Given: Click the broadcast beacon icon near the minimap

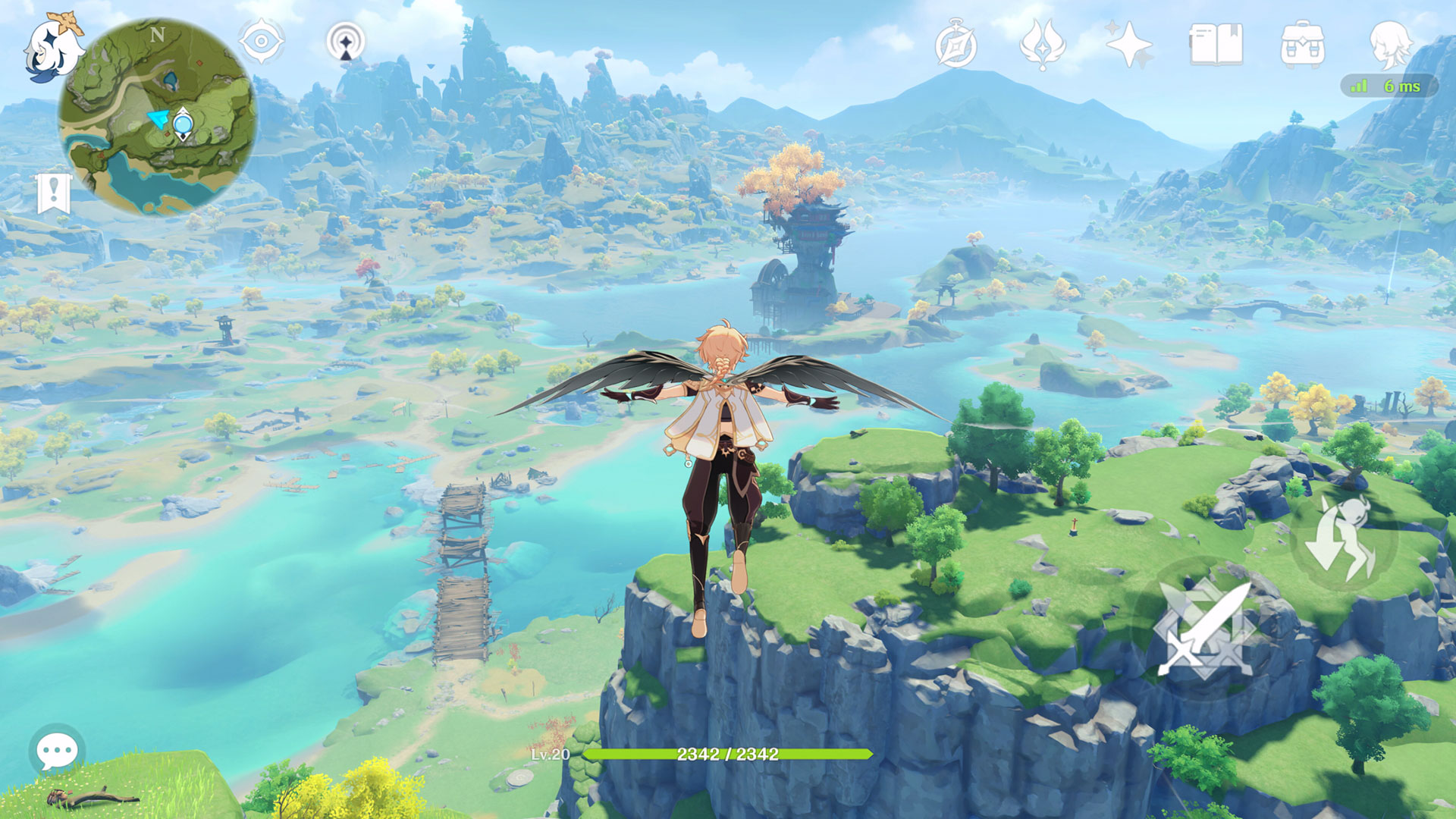Looking at the screenshot, I should point(344,42).
